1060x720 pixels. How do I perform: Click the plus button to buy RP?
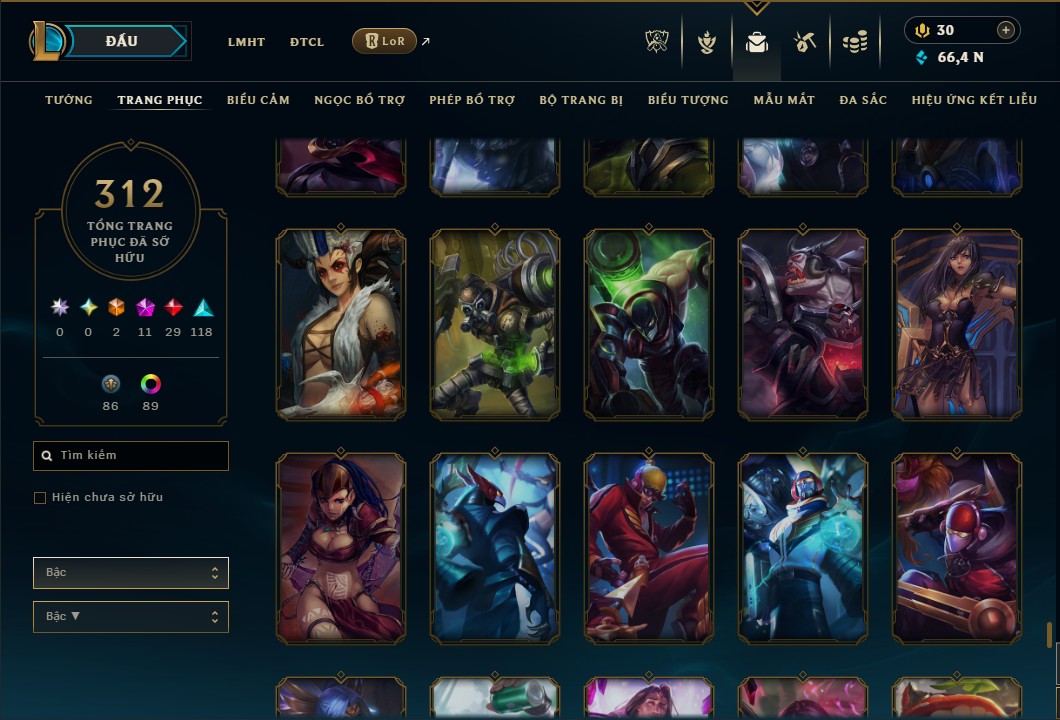[x=1006, y=30]
